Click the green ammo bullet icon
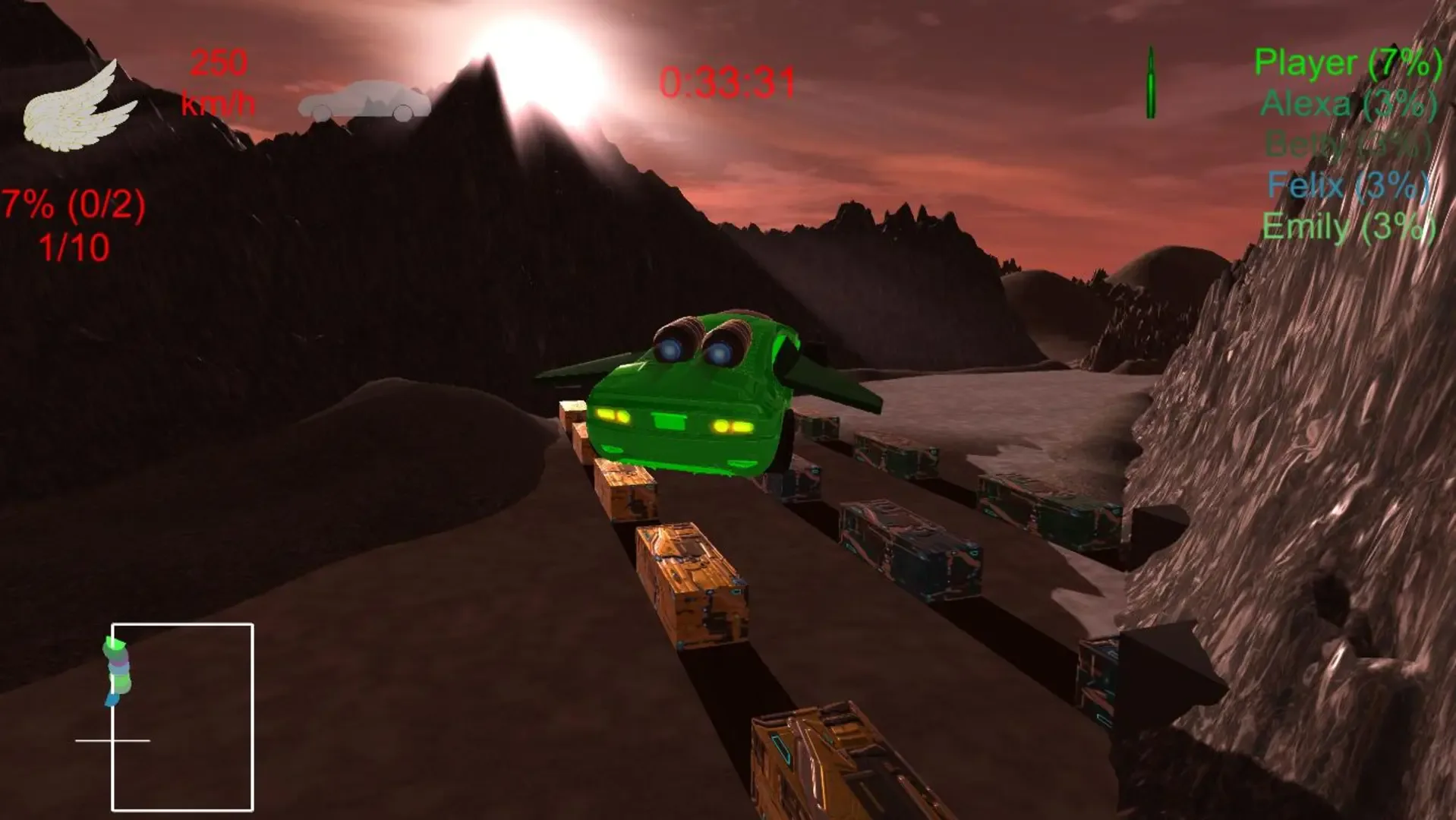The height and width of the screenshot is (820, 1456). 1152,84
